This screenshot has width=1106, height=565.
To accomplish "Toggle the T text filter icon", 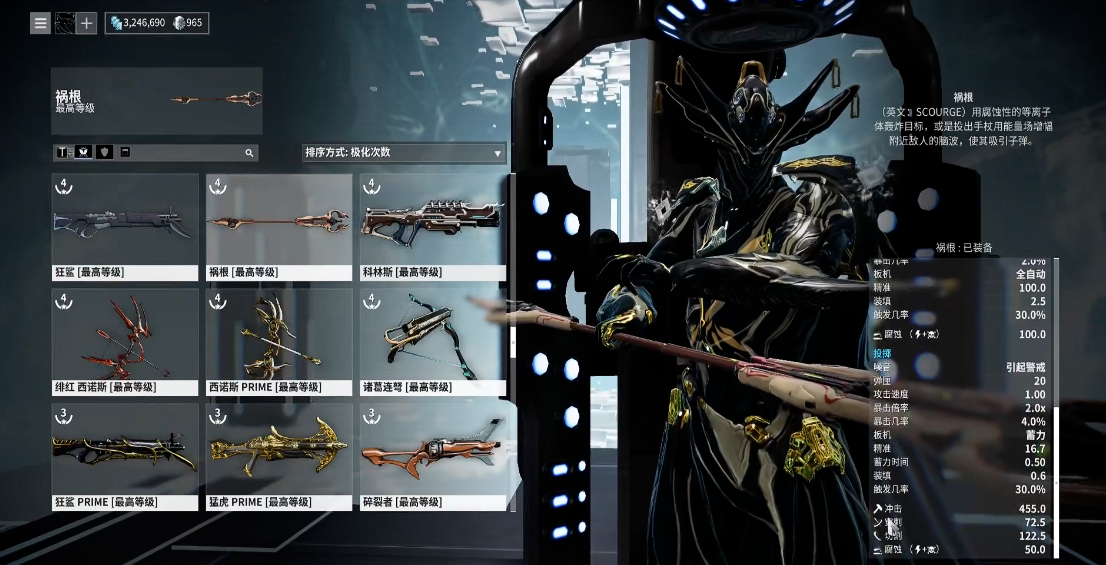I will [x=62, y=153].
